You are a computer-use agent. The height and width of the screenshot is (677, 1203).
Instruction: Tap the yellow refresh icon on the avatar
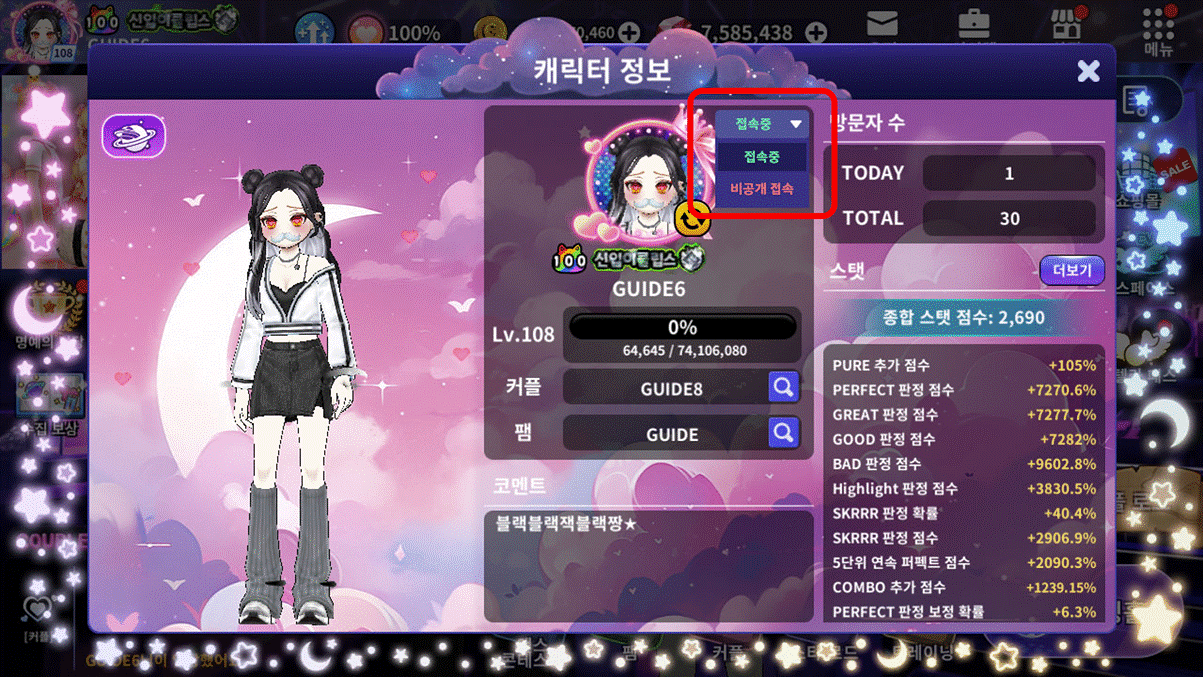(x=693, y=217)
